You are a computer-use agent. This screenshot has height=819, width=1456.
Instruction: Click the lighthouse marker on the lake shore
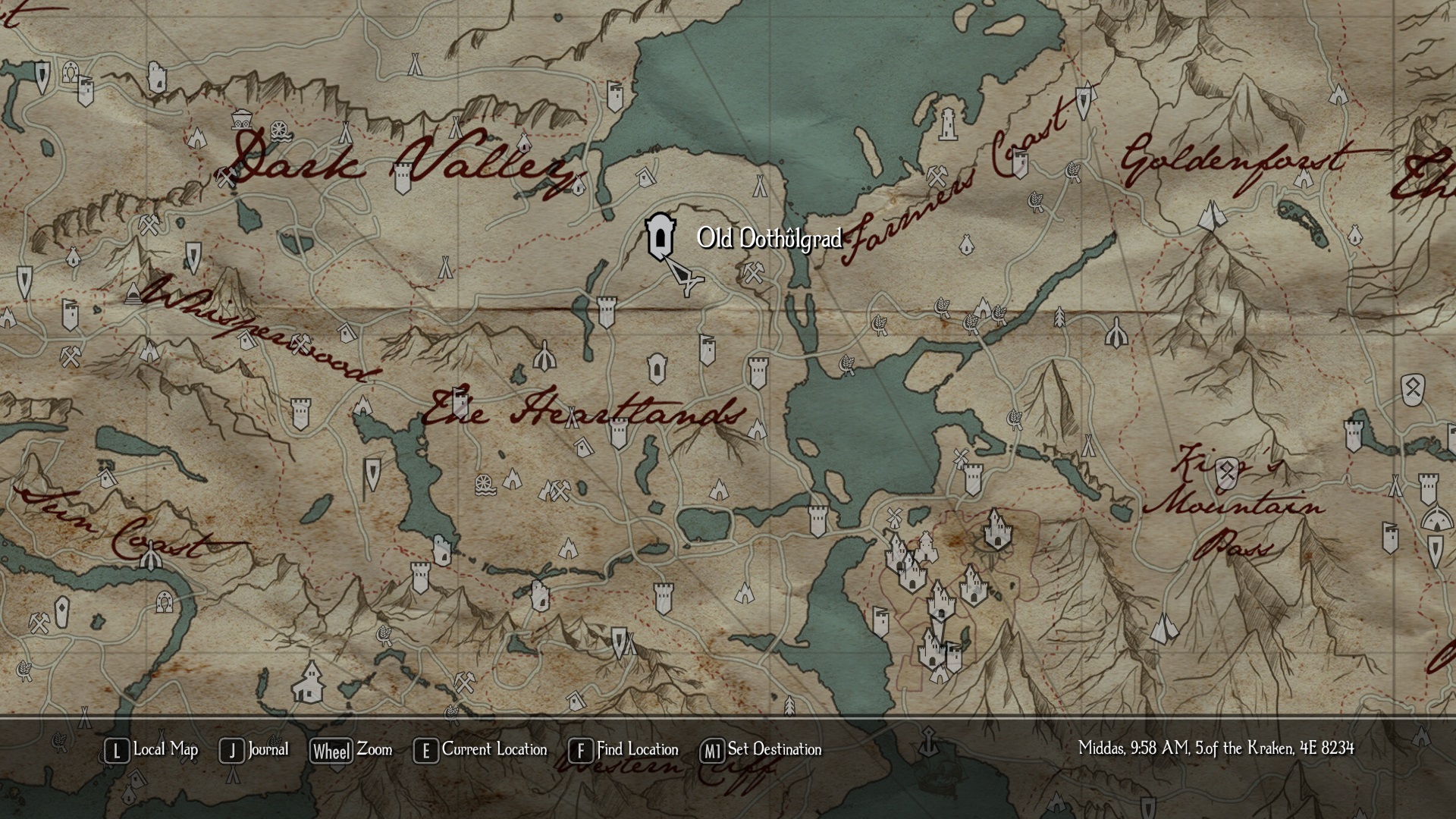948,124
